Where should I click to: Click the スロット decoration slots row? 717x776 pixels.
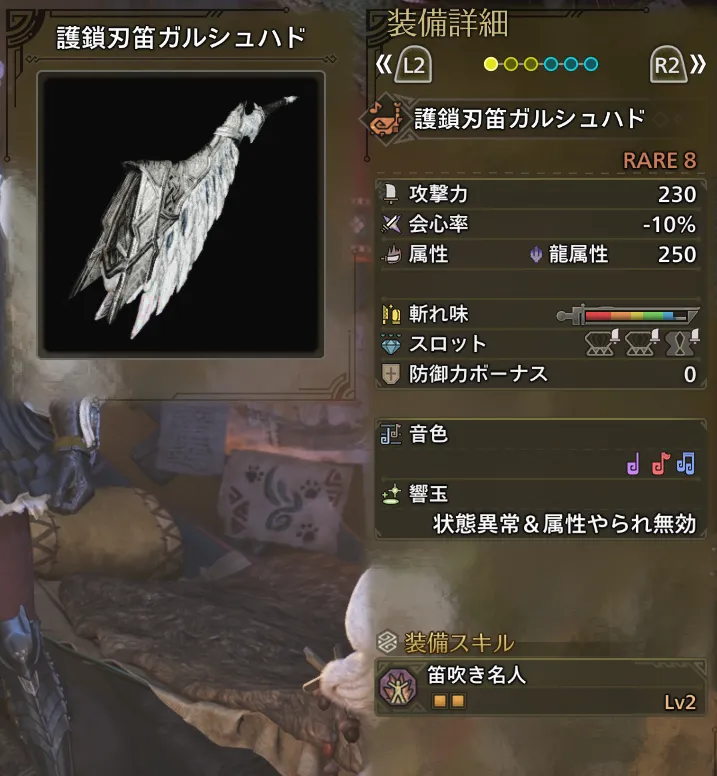pos(539,344)
